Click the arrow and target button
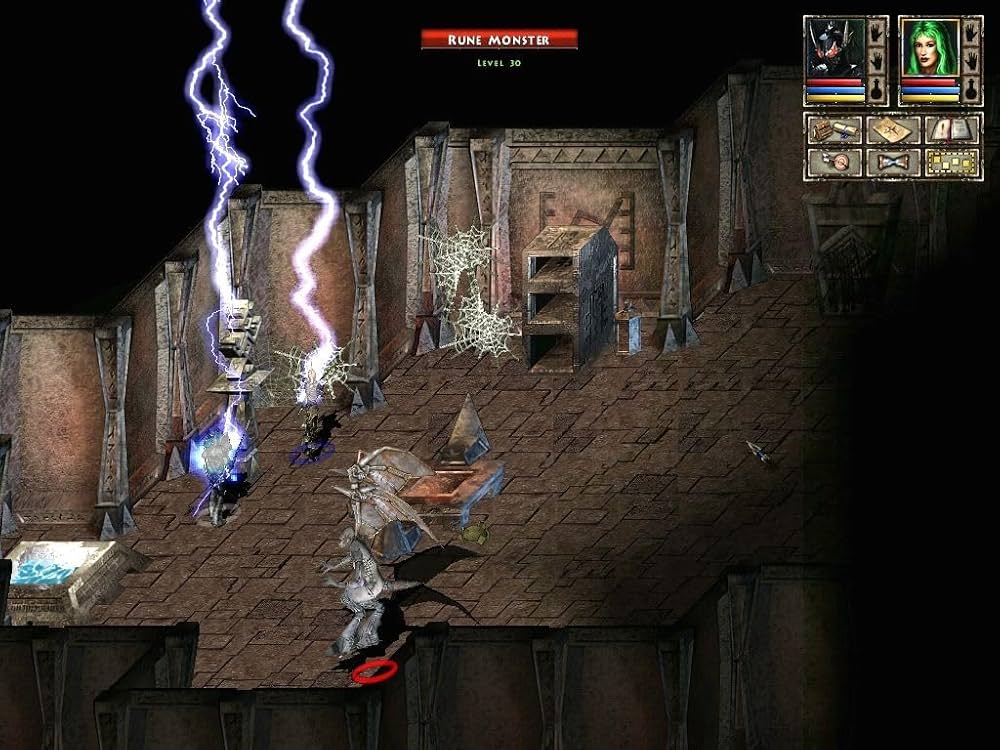1000x750 pixels. pyautogui.click(x=833, y=162)
